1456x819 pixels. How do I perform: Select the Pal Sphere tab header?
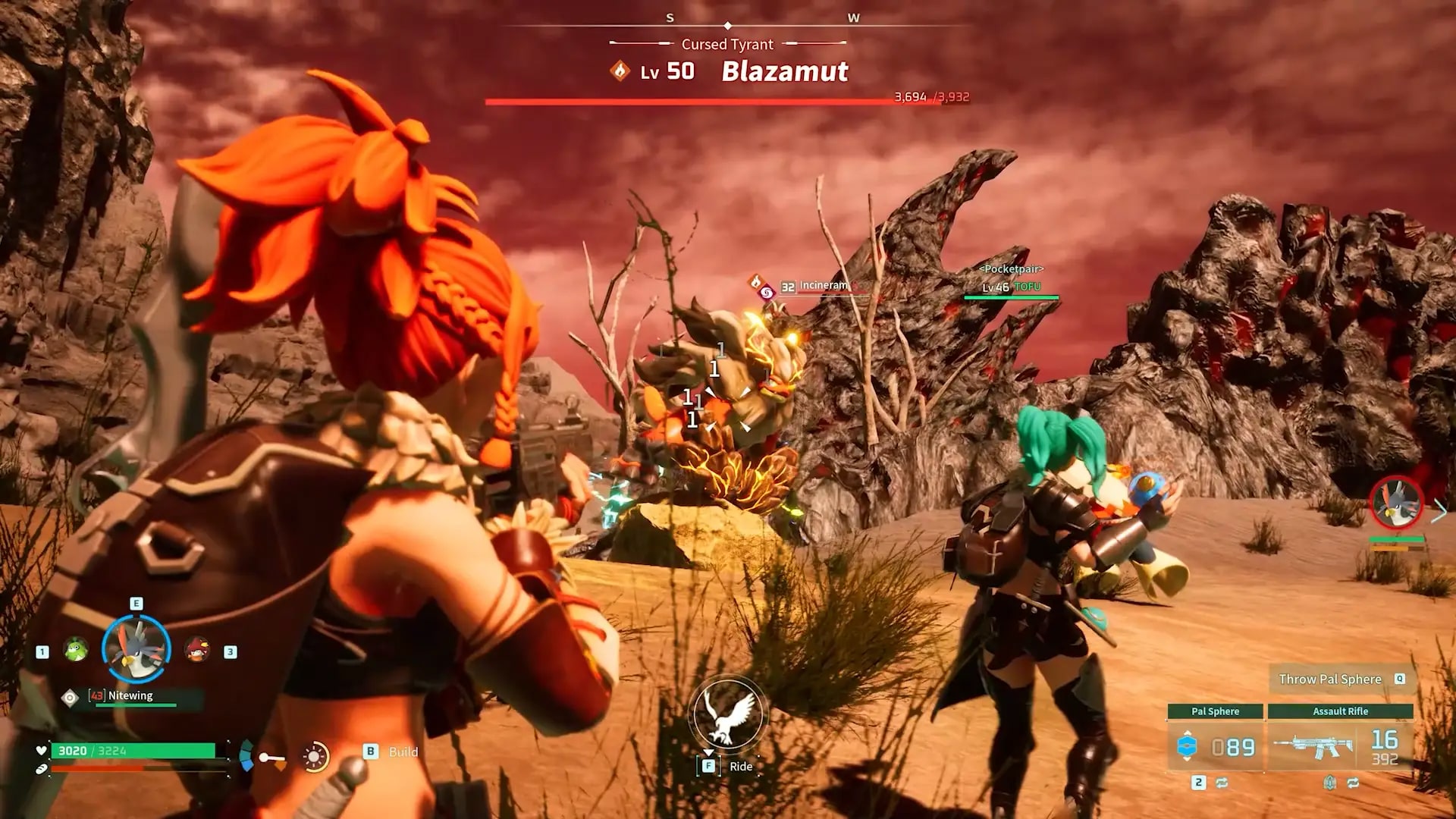tap(1216, 711)
